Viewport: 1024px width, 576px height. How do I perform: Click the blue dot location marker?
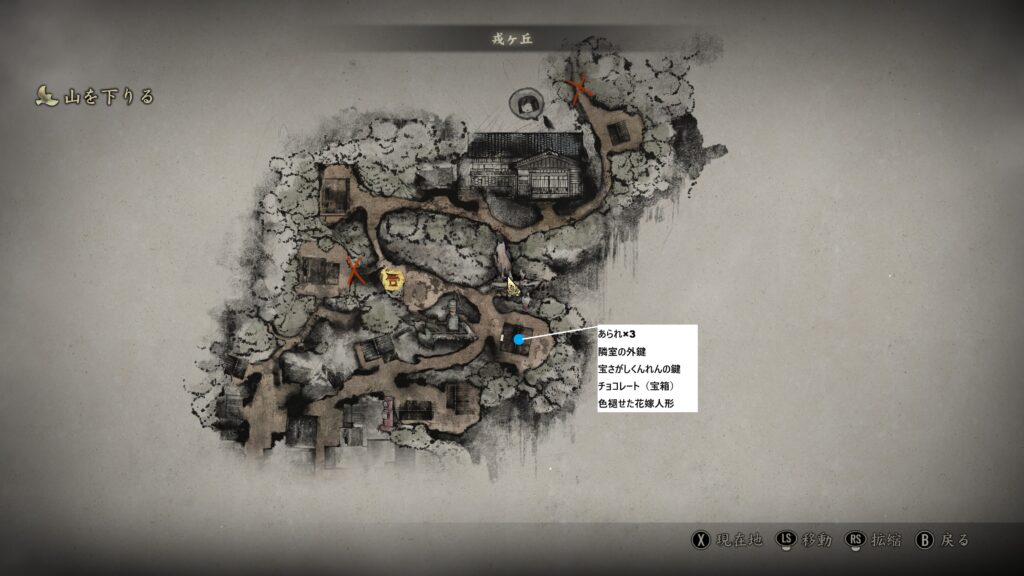pos(519,340)
